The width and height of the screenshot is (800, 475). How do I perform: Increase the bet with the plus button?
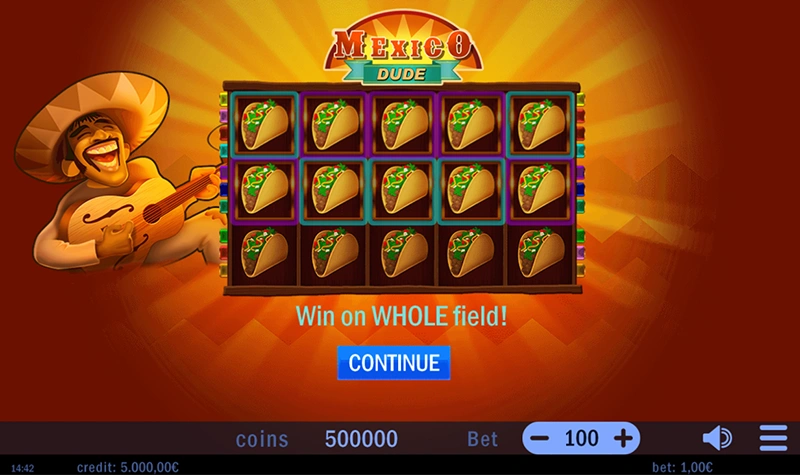(x=623, y=438)
